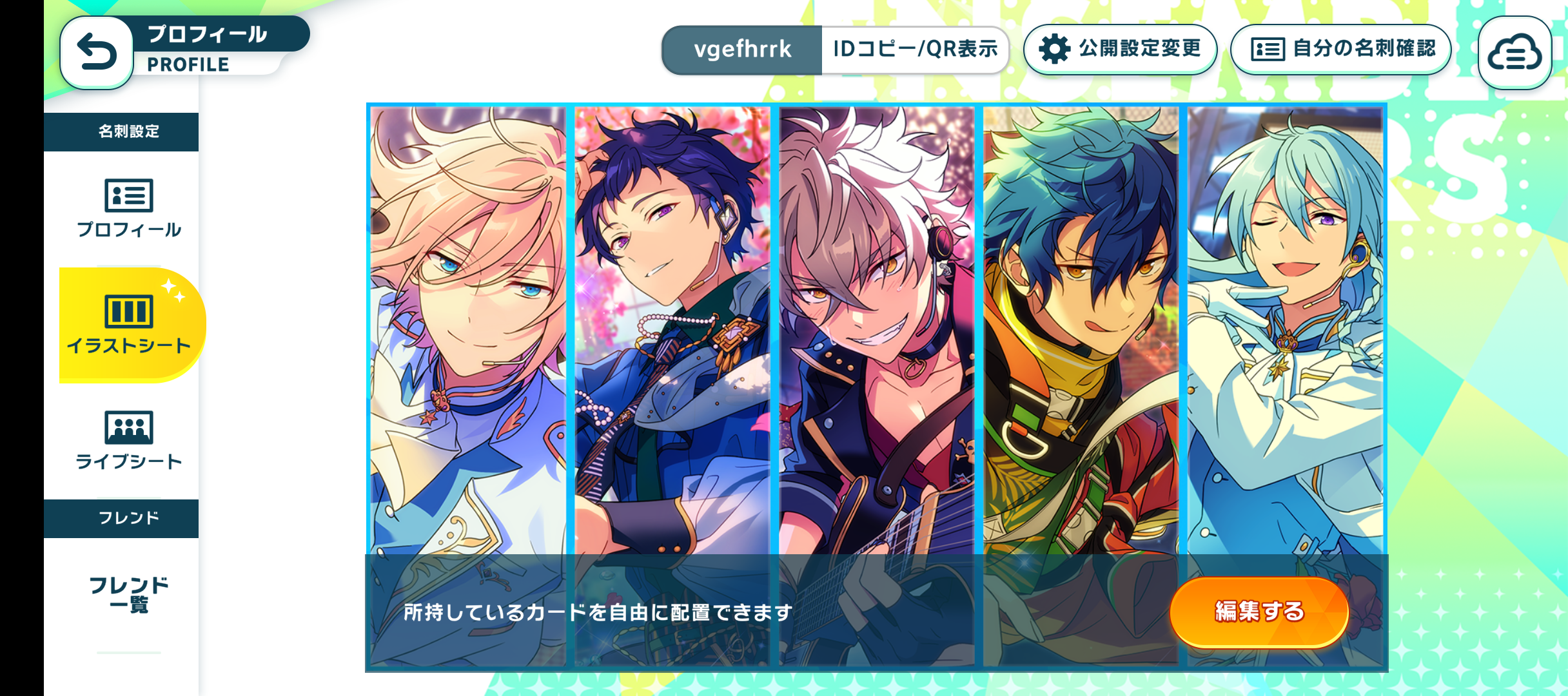The image size is (1568, 696).
Task: Show the フレンド一覧 friend list
Action: pyautogui.click(x=129, y=594)
